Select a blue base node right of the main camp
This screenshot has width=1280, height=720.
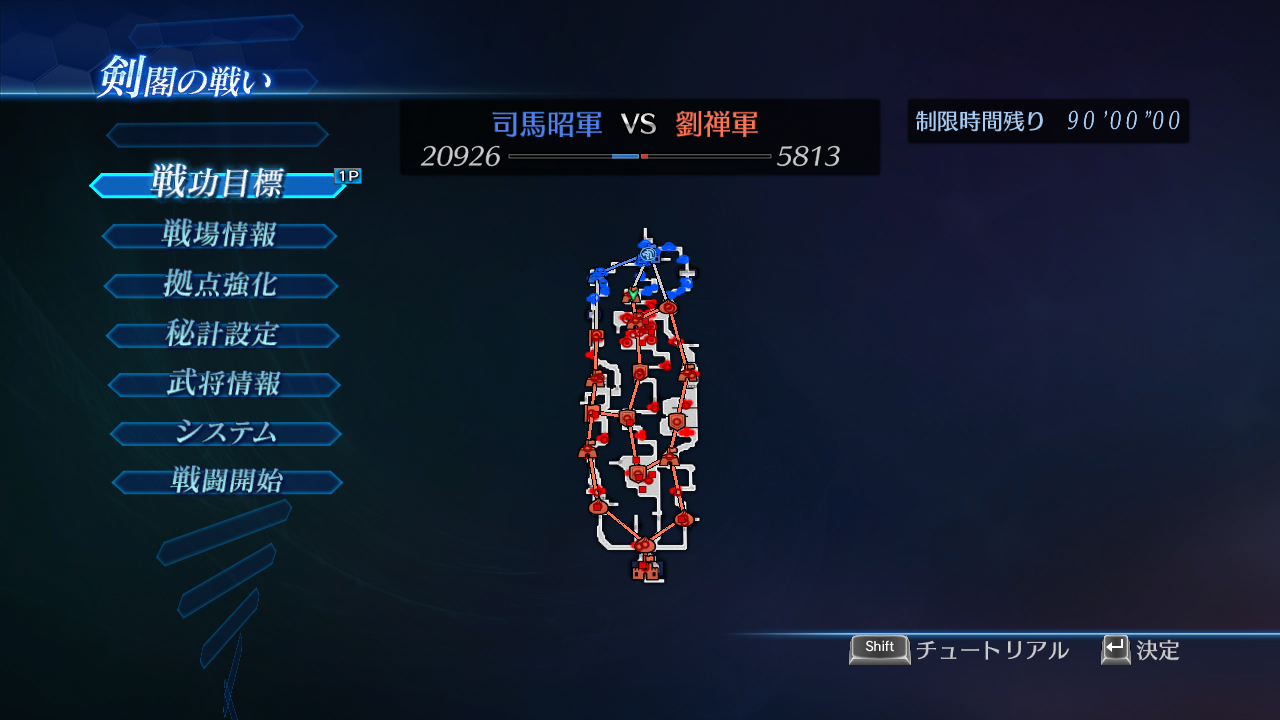point(685,257)
